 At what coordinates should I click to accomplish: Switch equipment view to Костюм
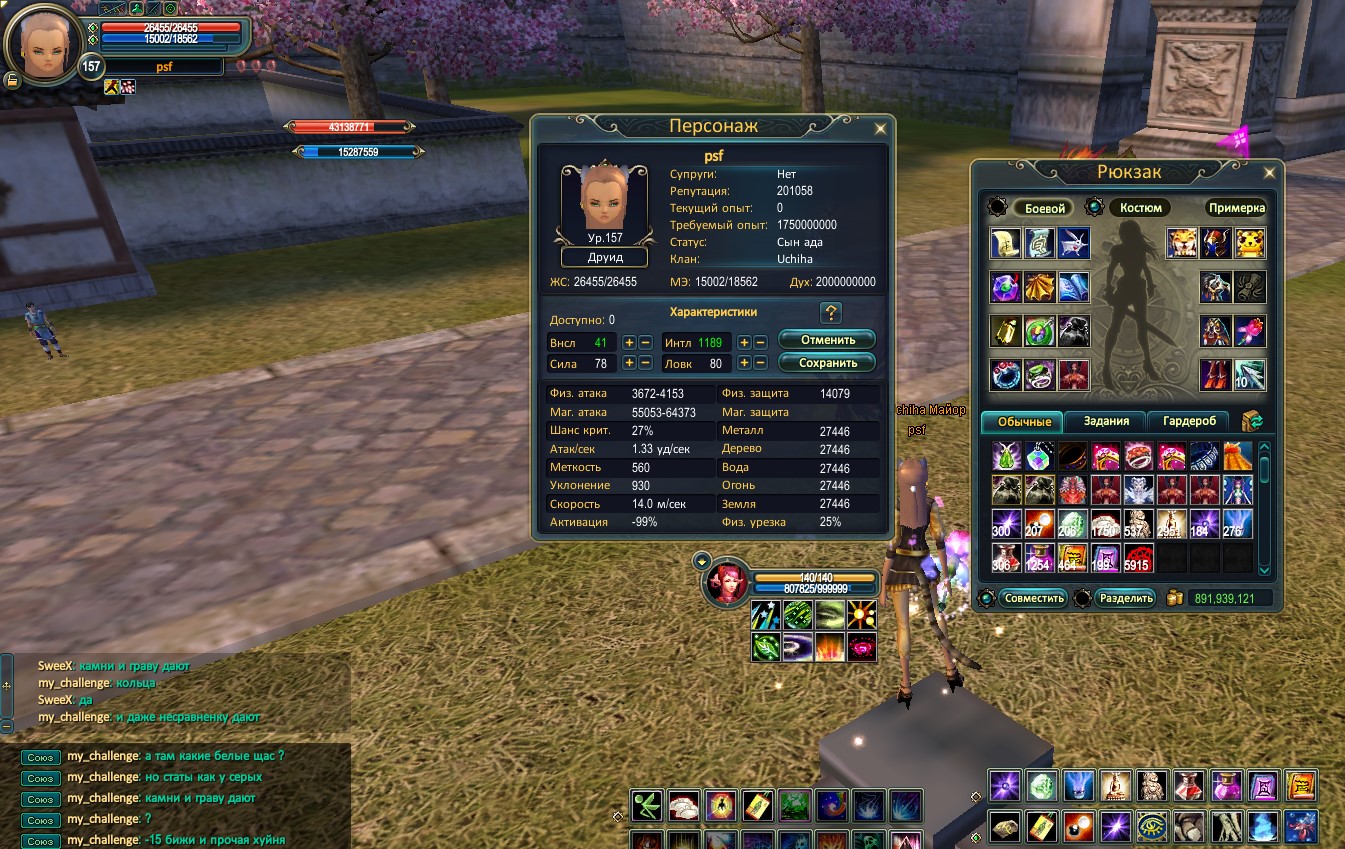coord(1139,207)
